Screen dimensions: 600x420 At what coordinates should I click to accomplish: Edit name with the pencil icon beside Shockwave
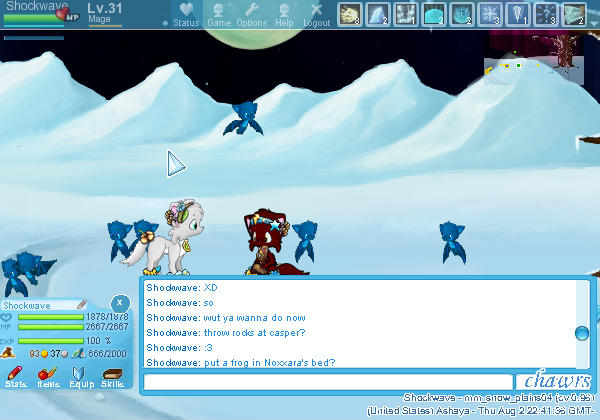(82, 305)
